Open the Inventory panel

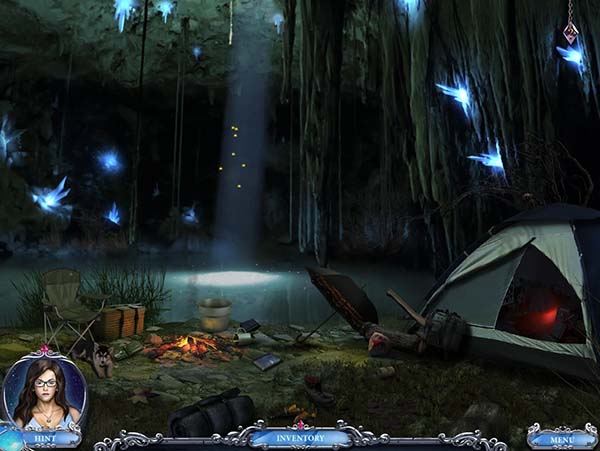click(x=300, y=437)
